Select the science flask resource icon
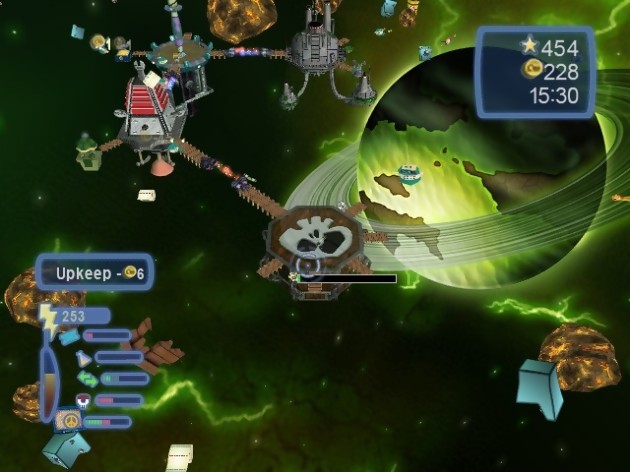Image resolution: width=630 pixels, height=472 pixels. pos(82,358)
